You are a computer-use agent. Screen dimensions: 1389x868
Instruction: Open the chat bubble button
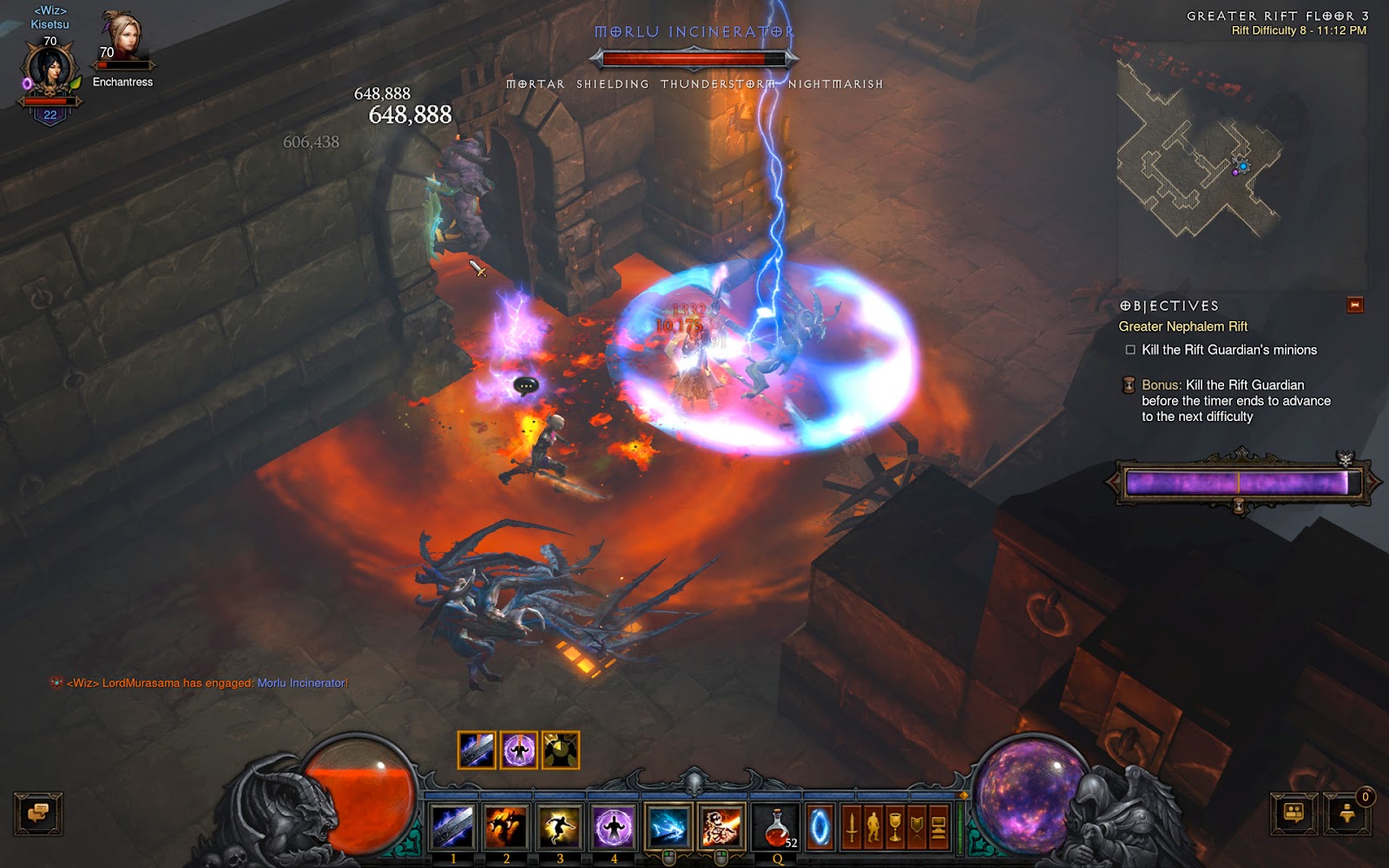click(38, 813)
